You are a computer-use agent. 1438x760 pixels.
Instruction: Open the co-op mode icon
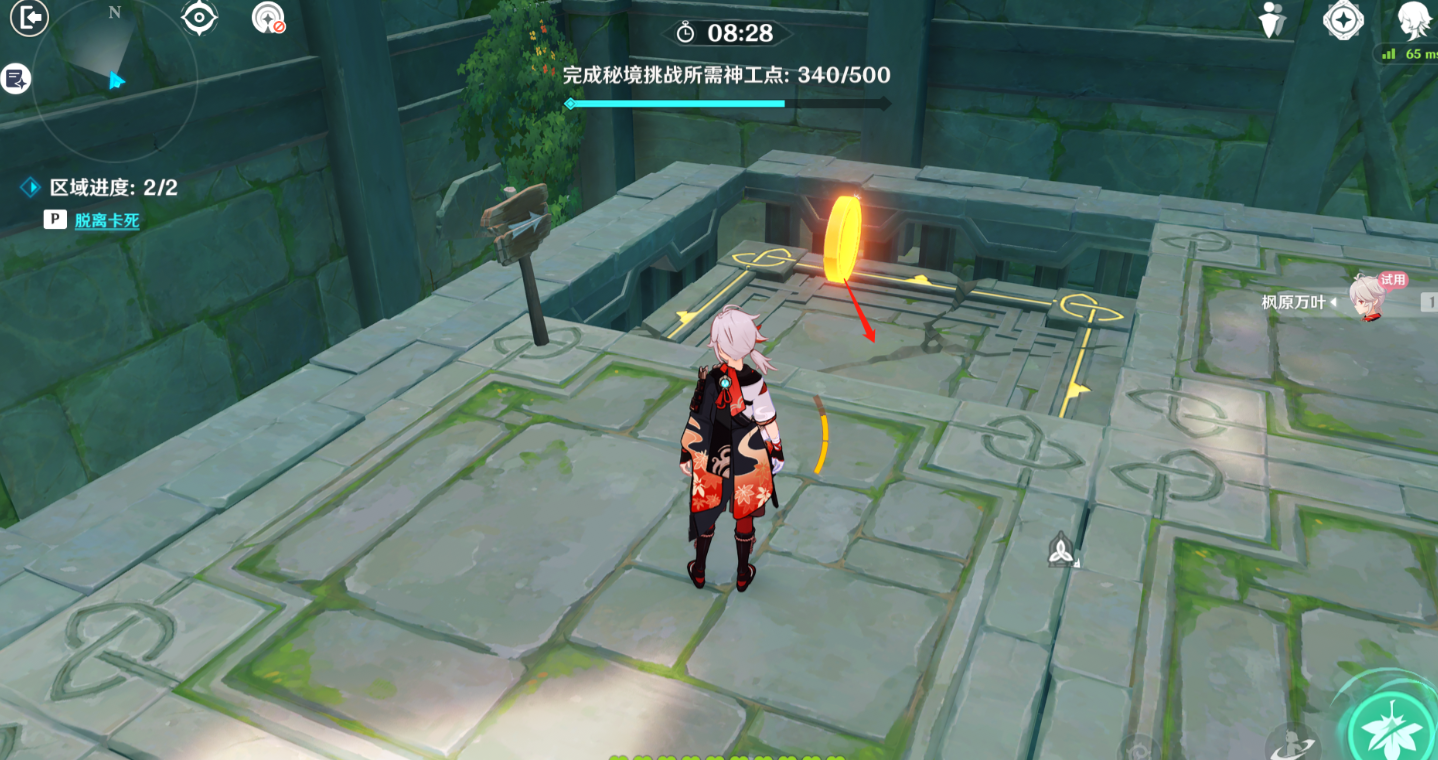(x=1272, y=18)
